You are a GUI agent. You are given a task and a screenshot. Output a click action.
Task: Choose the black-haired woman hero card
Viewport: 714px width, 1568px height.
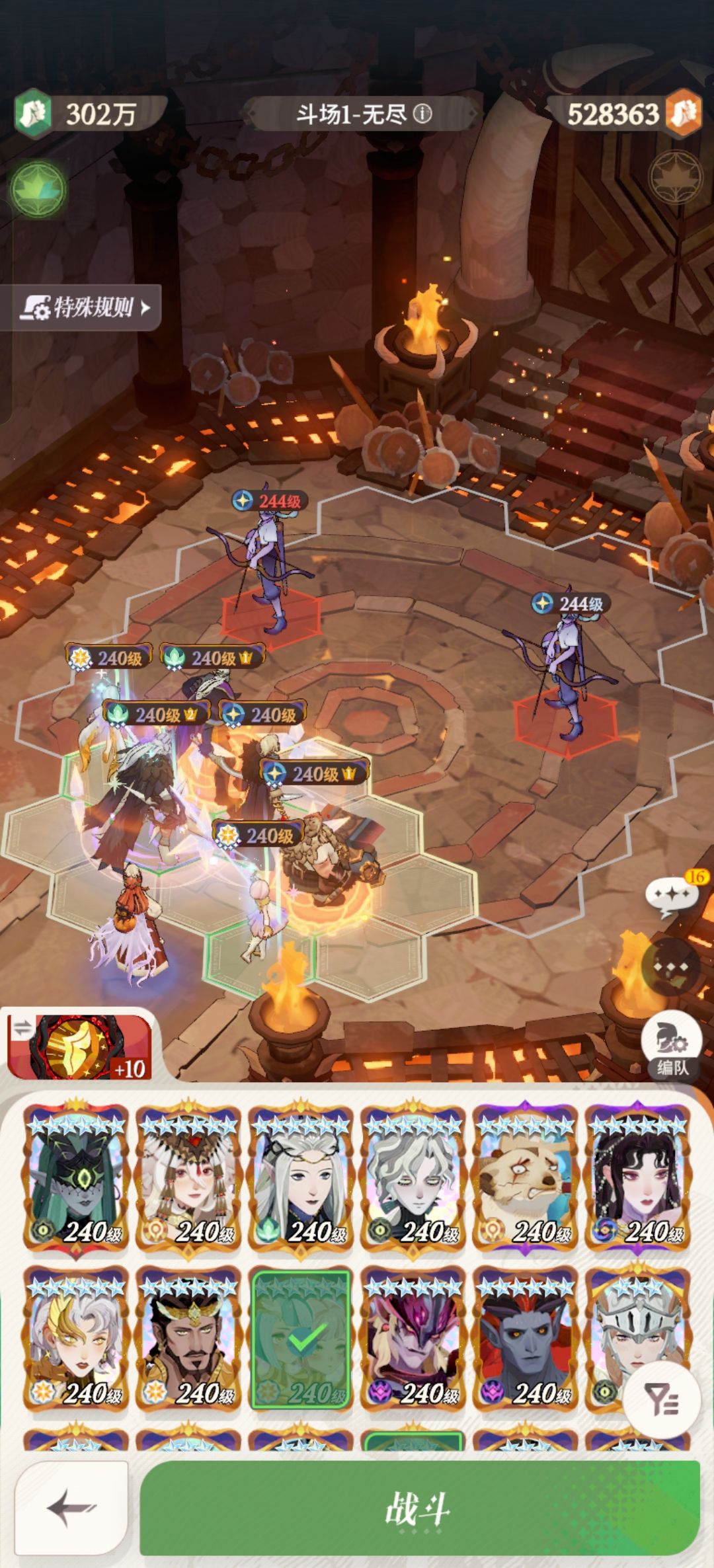click(638, 1175)
